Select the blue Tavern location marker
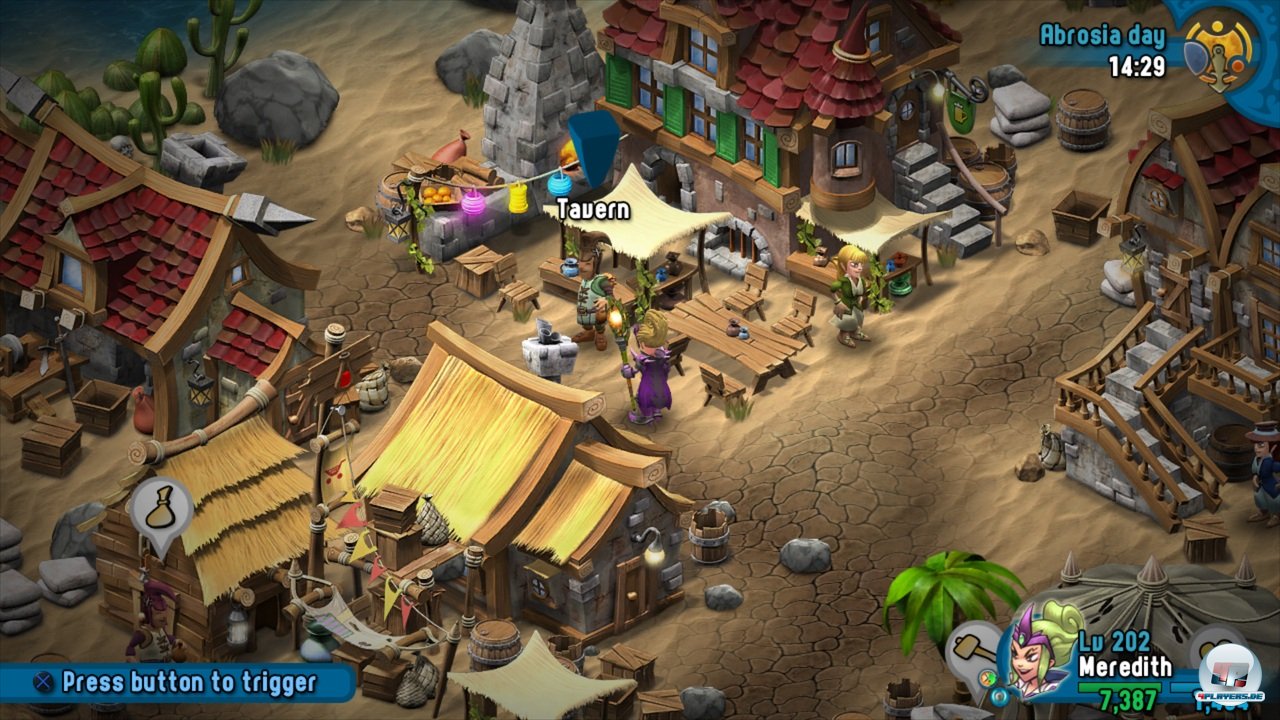 point(594,147)
